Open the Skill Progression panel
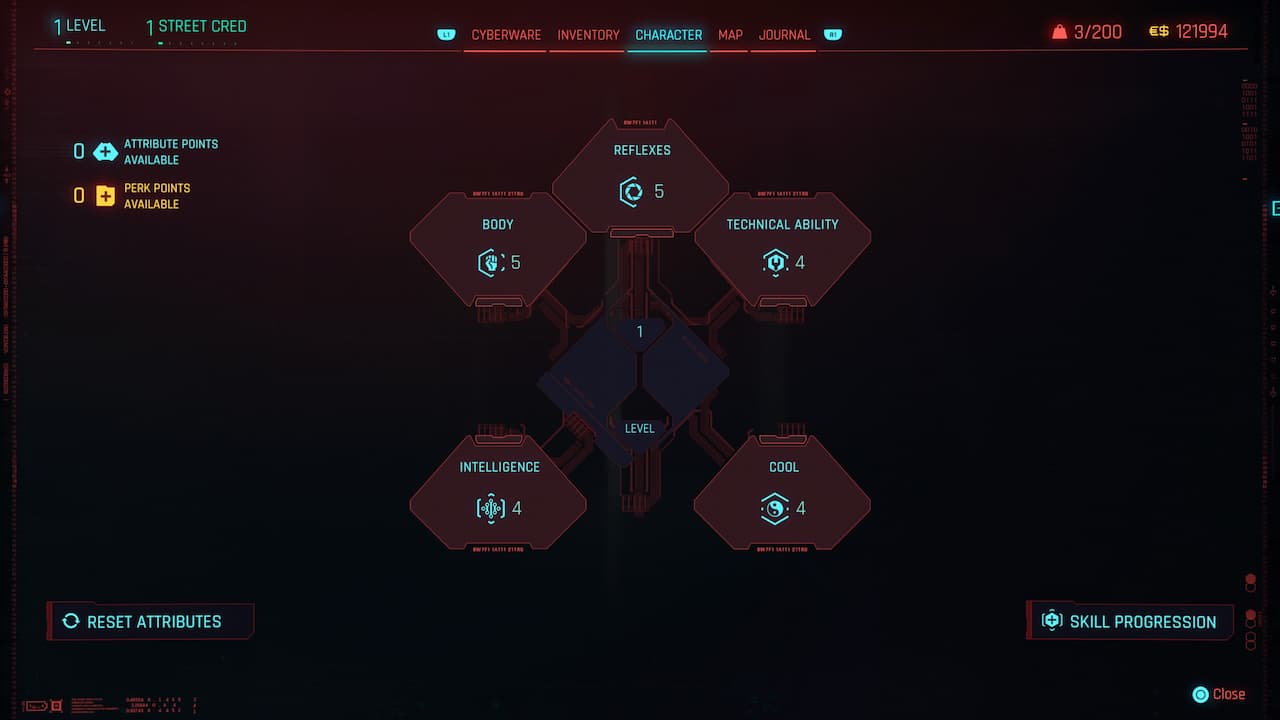Viewport: 1280px width, 720px height. pos(1130,621)
